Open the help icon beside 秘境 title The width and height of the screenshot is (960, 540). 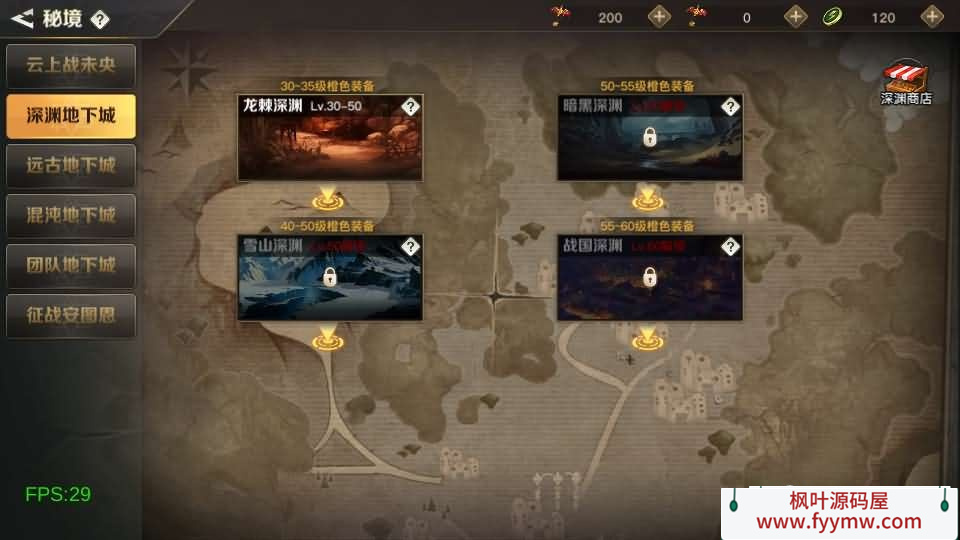click(100, 19)
